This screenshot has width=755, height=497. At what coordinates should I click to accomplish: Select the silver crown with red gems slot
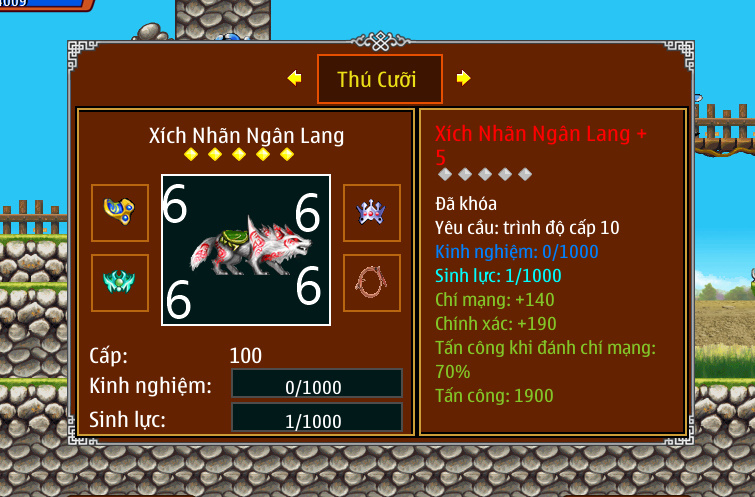click(x=371, y=212)
